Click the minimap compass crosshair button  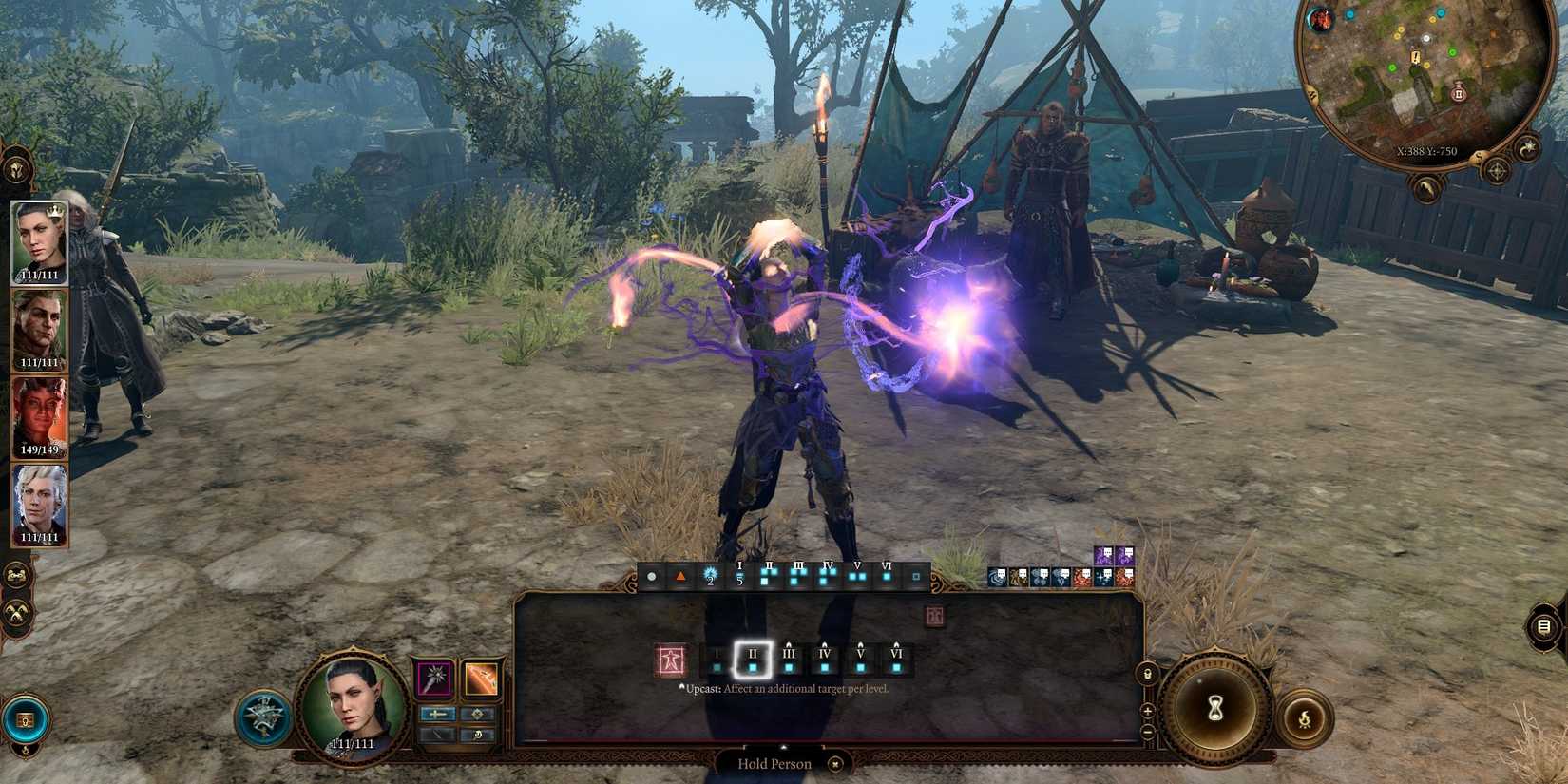click(1497, 171)
